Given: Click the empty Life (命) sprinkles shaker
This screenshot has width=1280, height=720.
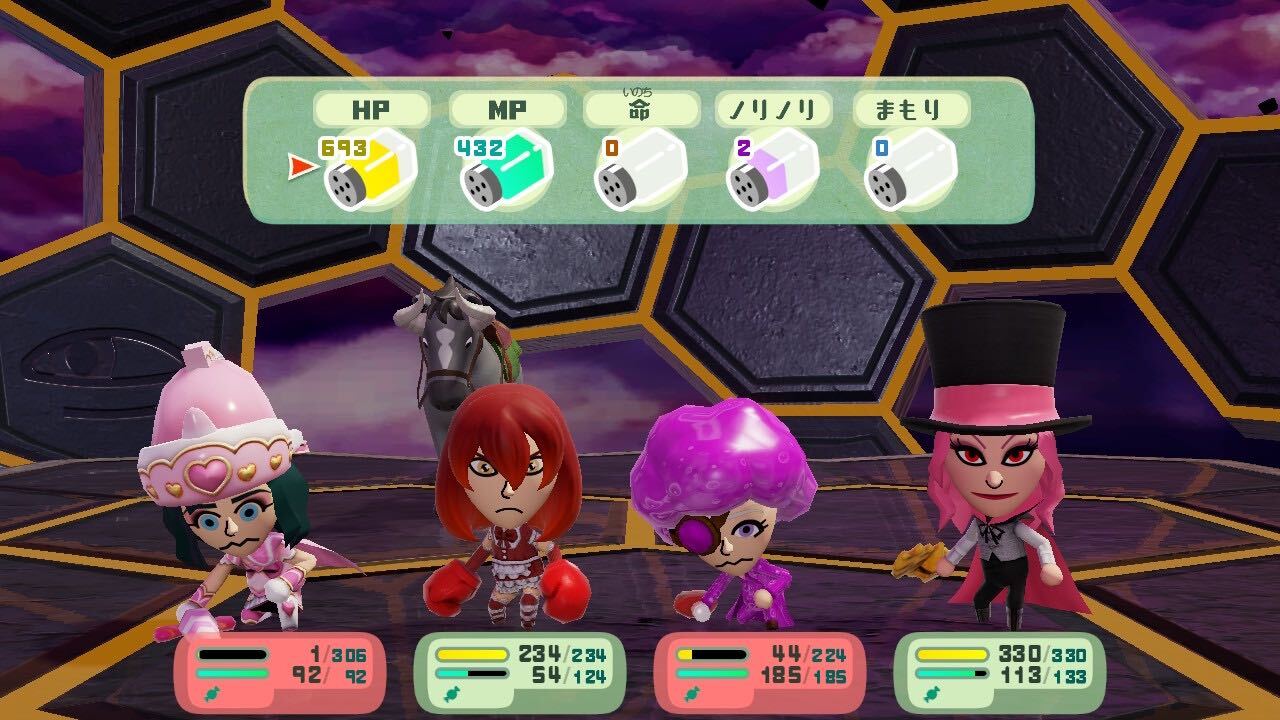Looking at the screenshot, I should [x=640, y=172].
